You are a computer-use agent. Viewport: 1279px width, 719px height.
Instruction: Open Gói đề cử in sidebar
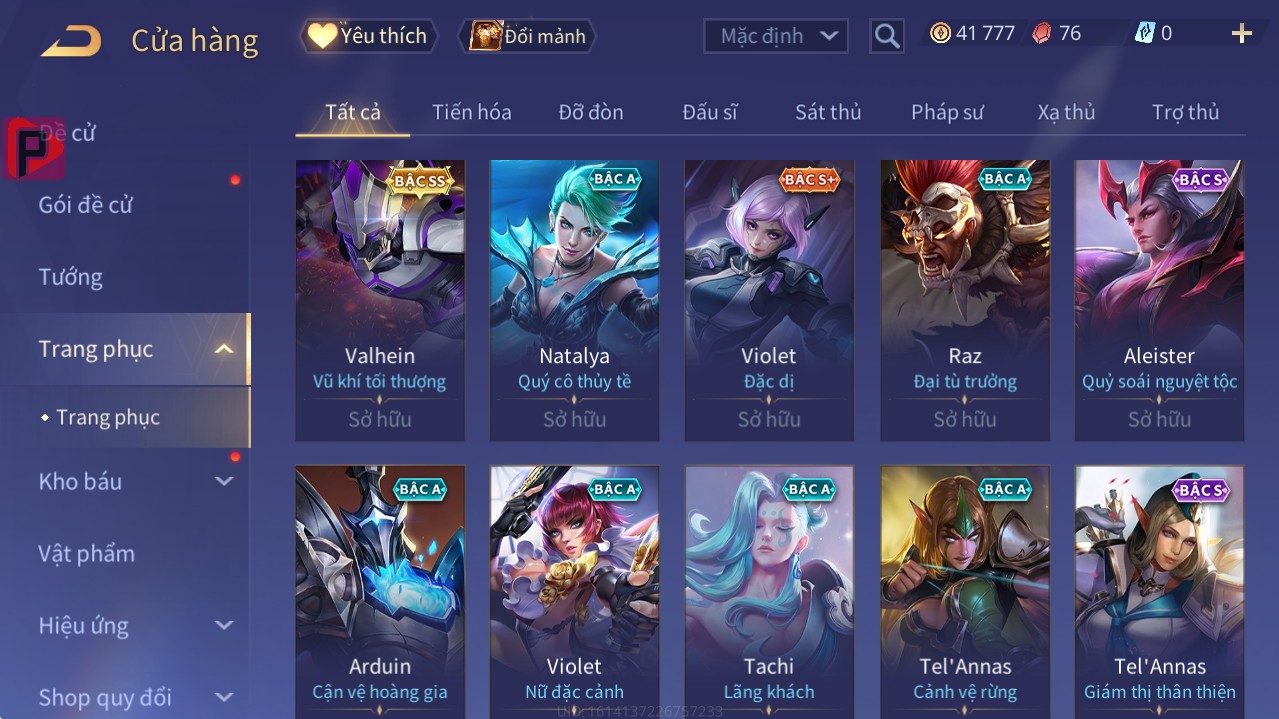click(85, 205)
